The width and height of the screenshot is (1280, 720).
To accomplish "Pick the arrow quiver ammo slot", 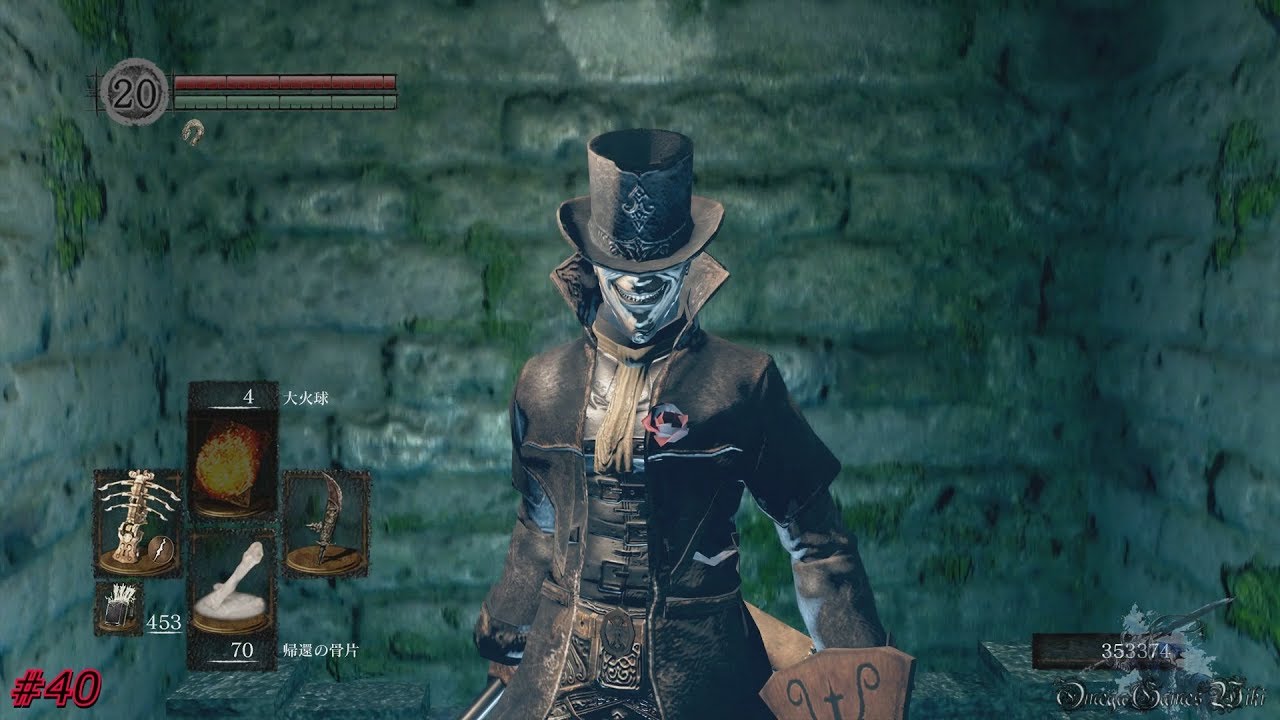I will pos(119,607).
